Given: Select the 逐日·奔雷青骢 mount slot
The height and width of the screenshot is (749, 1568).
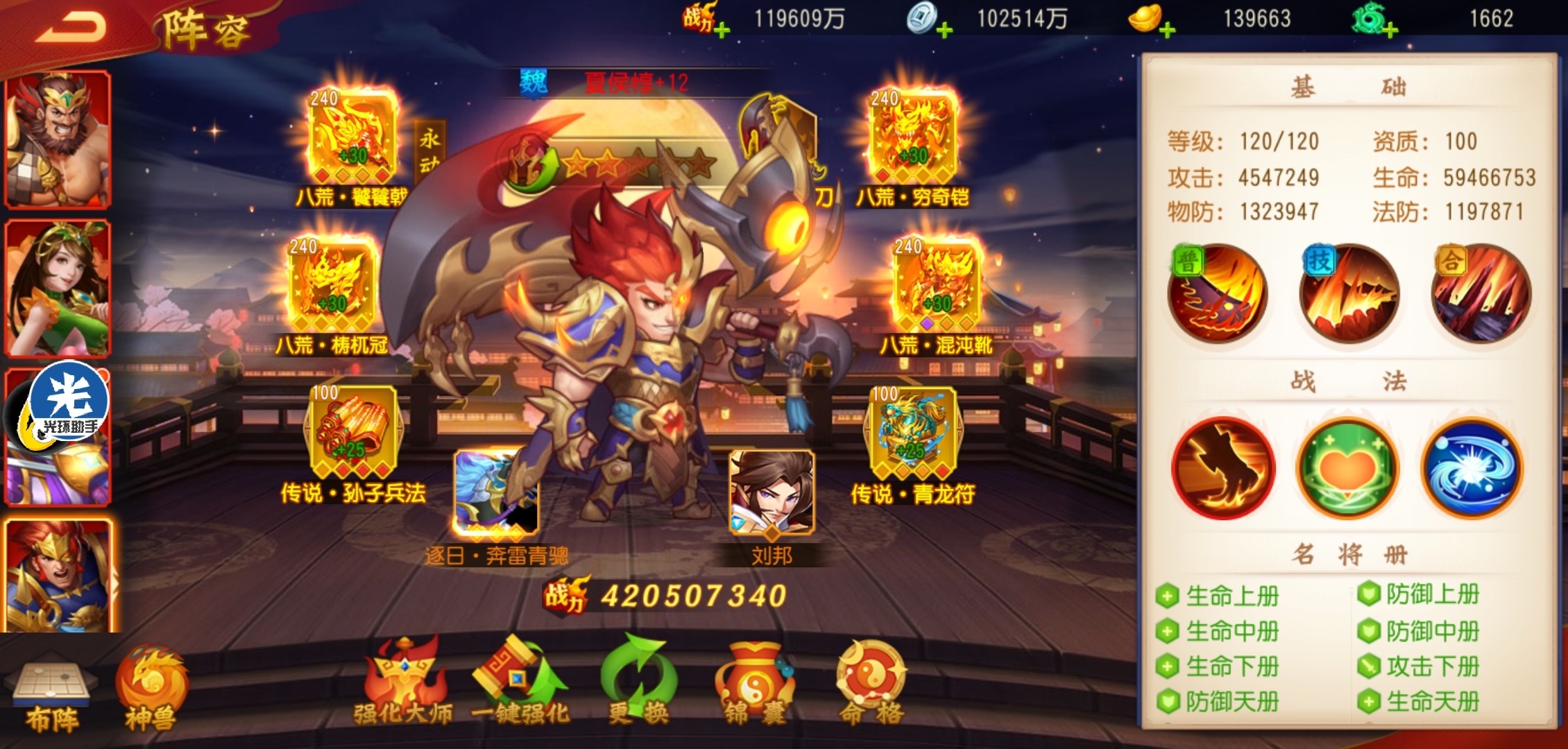Looking at the screenshot, I should coord(495,494).
